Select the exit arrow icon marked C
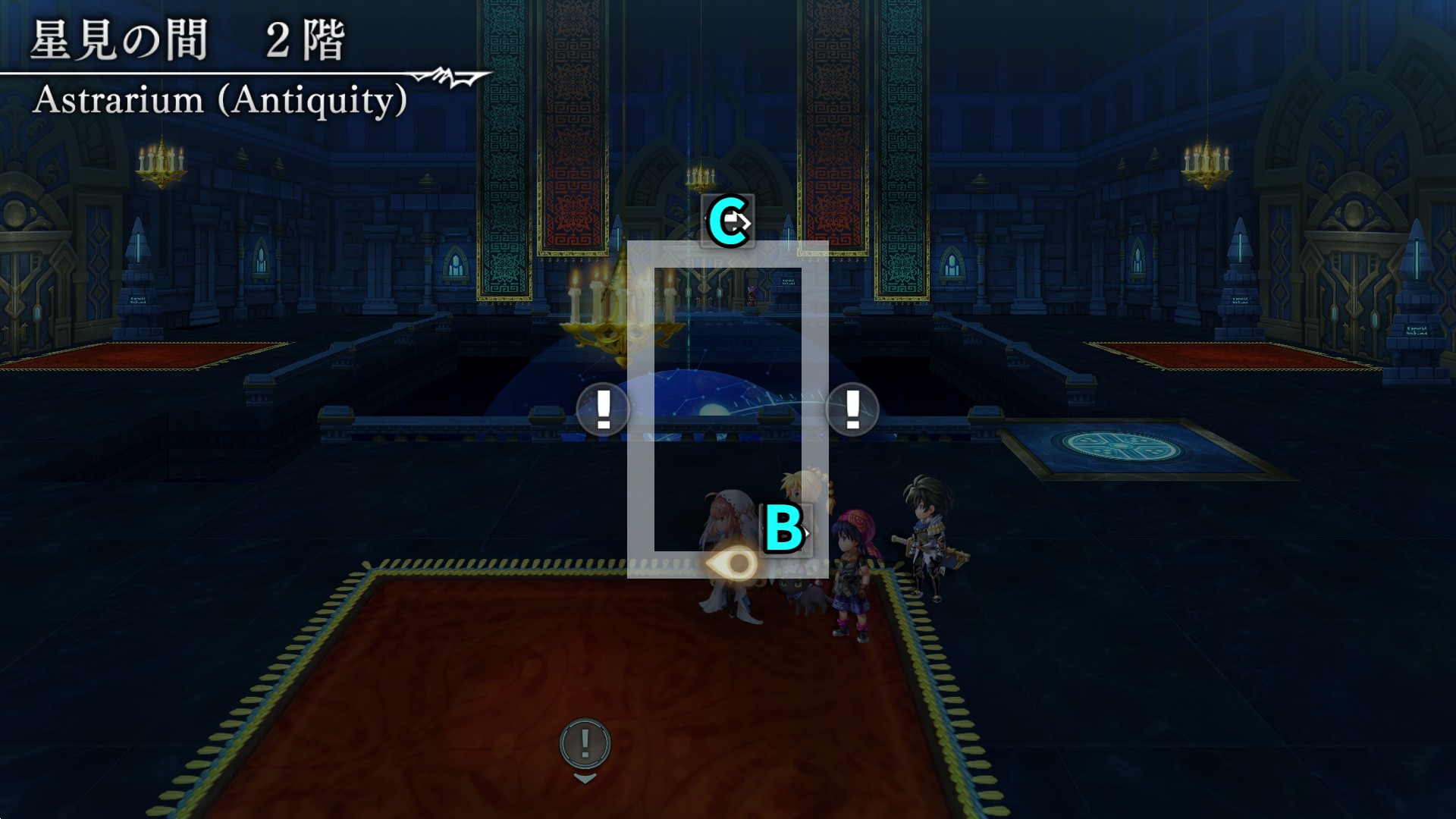The height and width of the screenshot is (819, 1456). [728, 221]
